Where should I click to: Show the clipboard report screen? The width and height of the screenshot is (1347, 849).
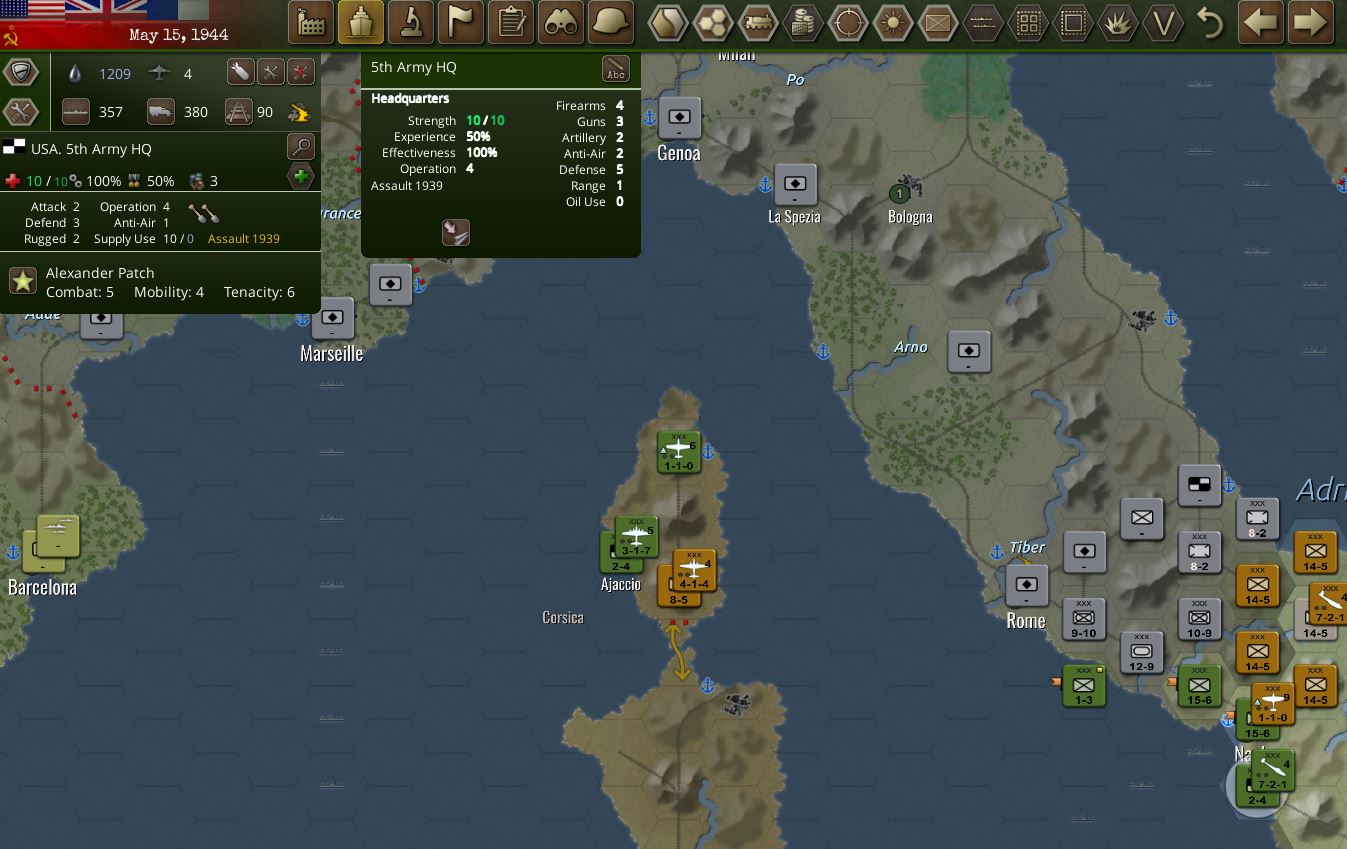pyautogui.click(x=511, y=22)
